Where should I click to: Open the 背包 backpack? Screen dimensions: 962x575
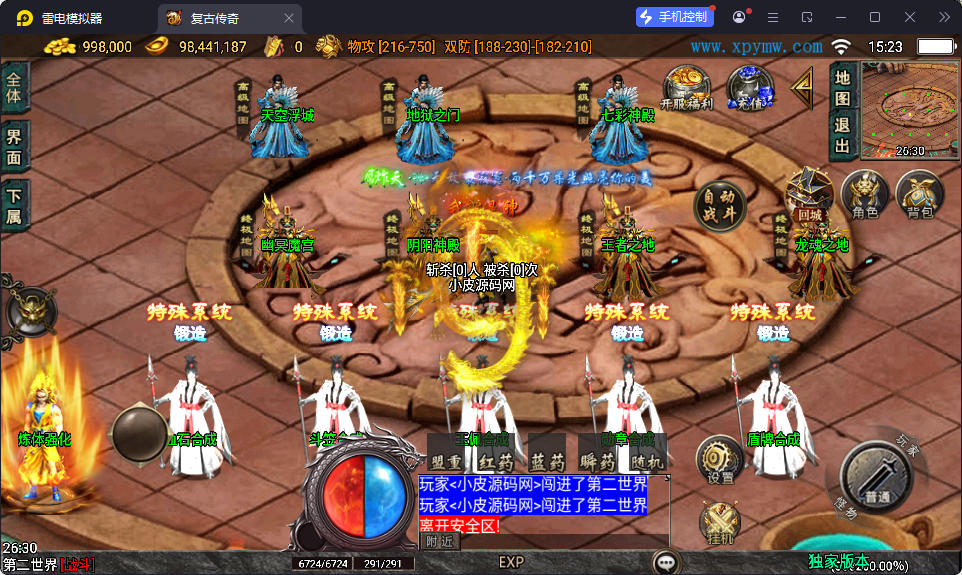click(x=919, y=194)
